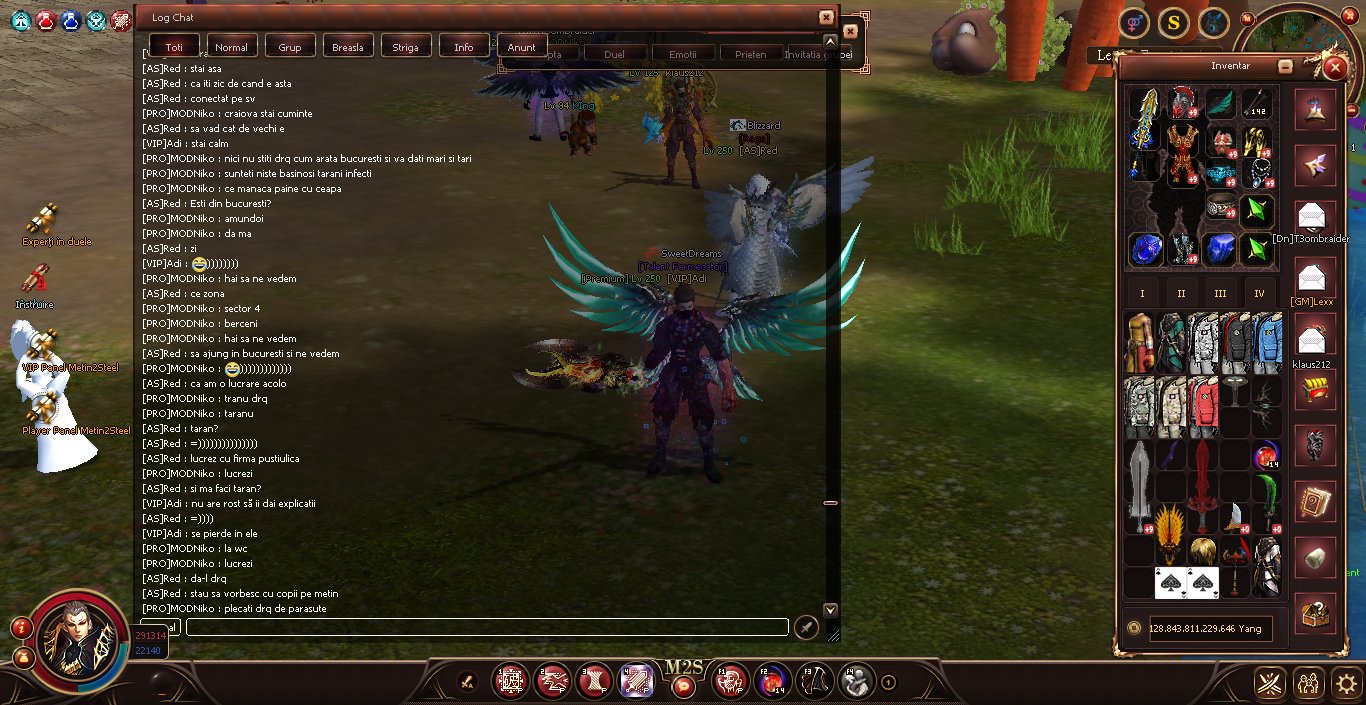This screenshot has height=705, width=1366.
Task: Switch to the Info chat tab
Action: click(x=464, y=47)
